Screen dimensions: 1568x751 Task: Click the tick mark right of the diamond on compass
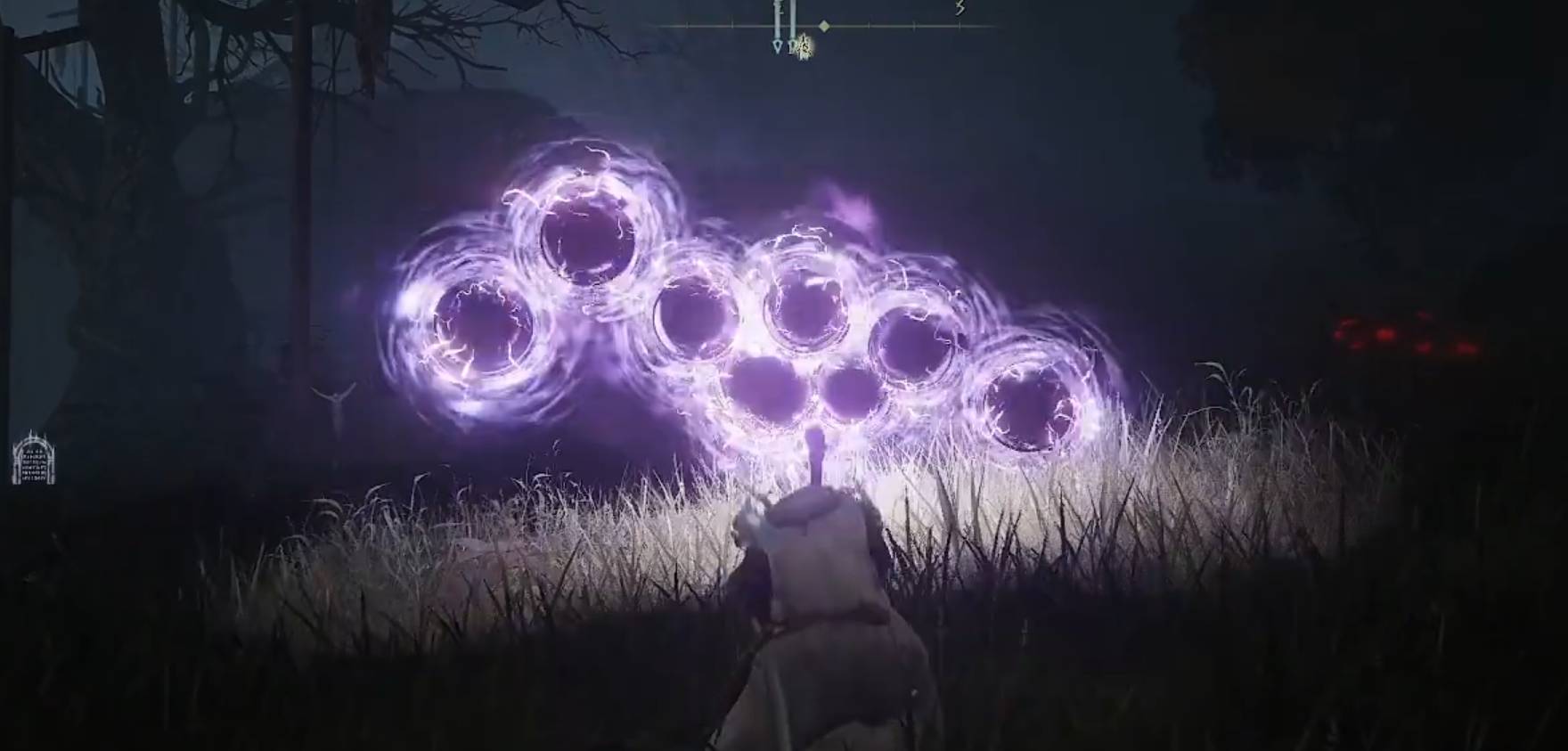[869, 26]
